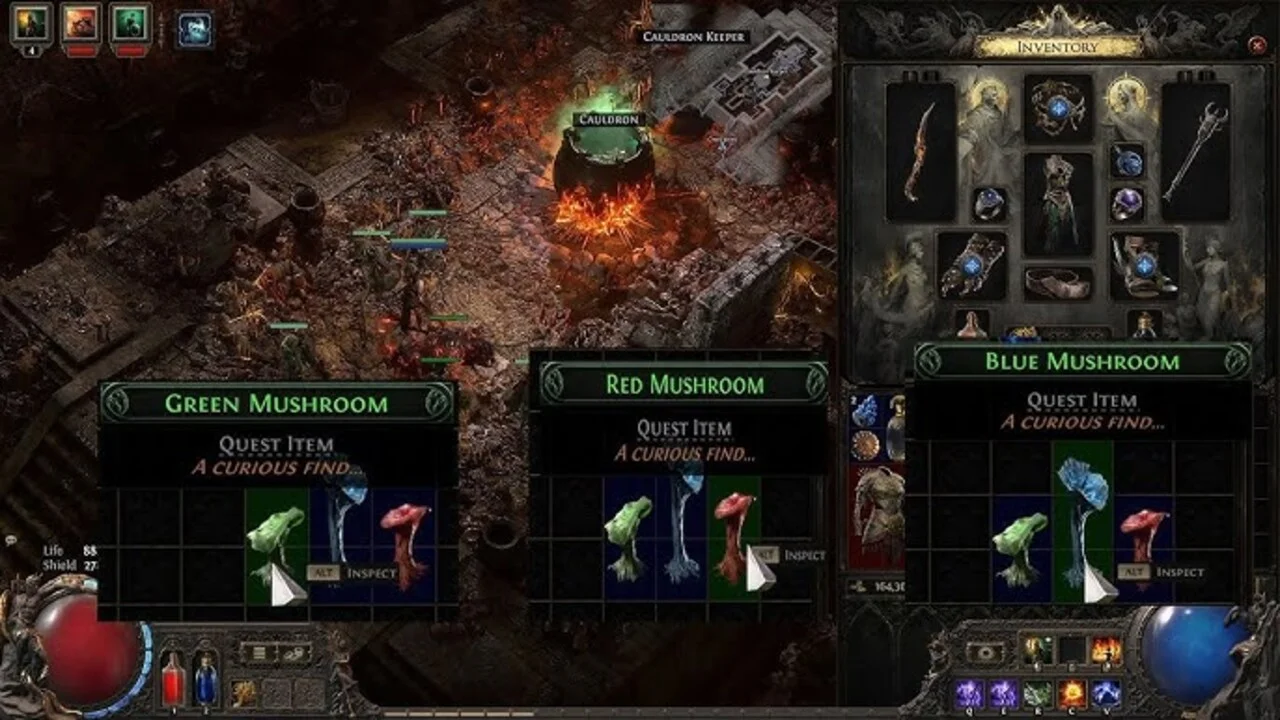
Task: Use the green skill bound to R
Action: (x=1039, y=692)
